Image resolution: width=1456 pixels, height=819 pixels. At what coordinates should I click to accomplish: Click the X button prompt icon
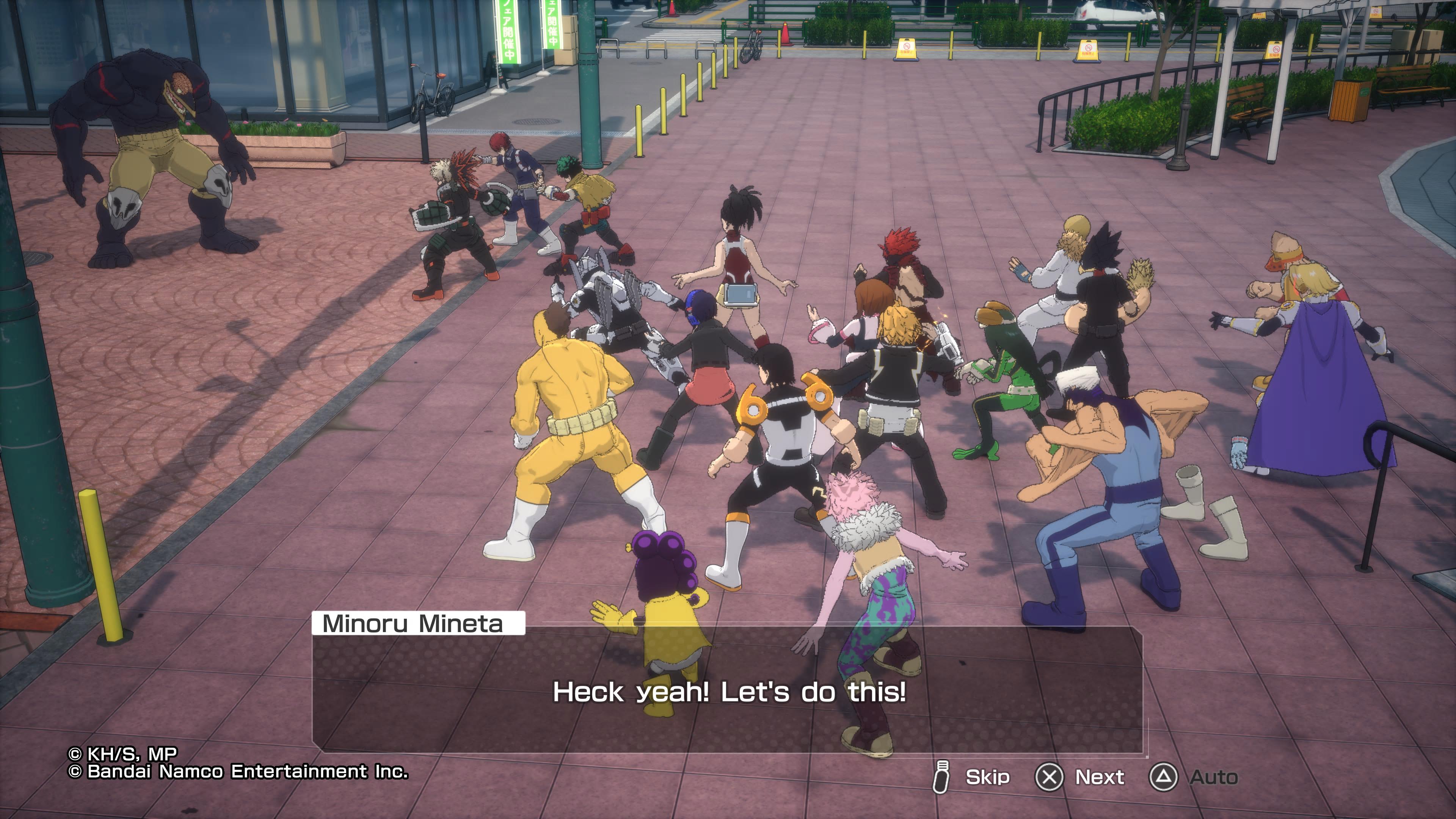pos(1048,777)
